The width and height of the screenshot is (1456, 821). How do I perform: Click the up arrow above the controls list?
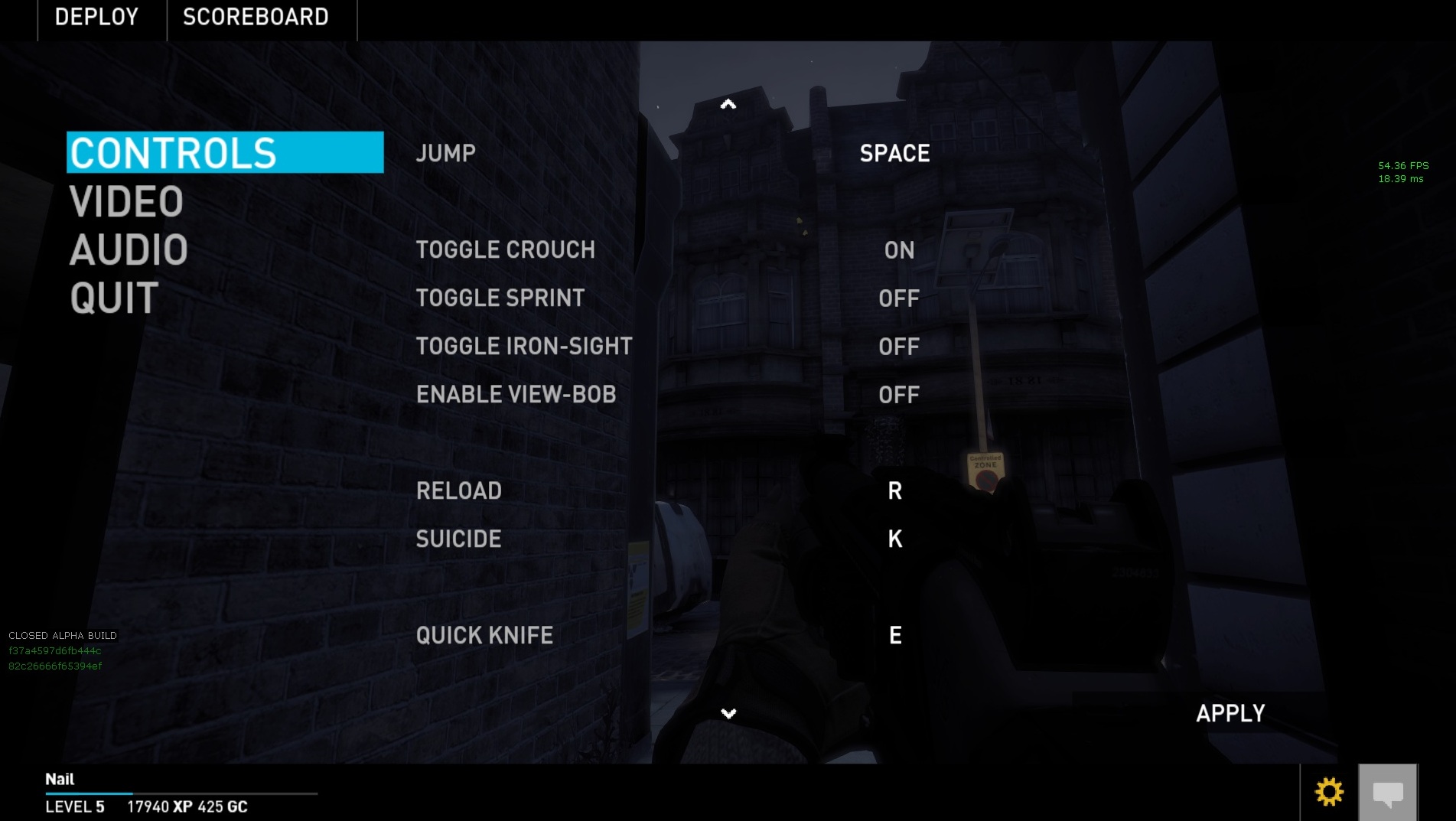click(728, 104)
